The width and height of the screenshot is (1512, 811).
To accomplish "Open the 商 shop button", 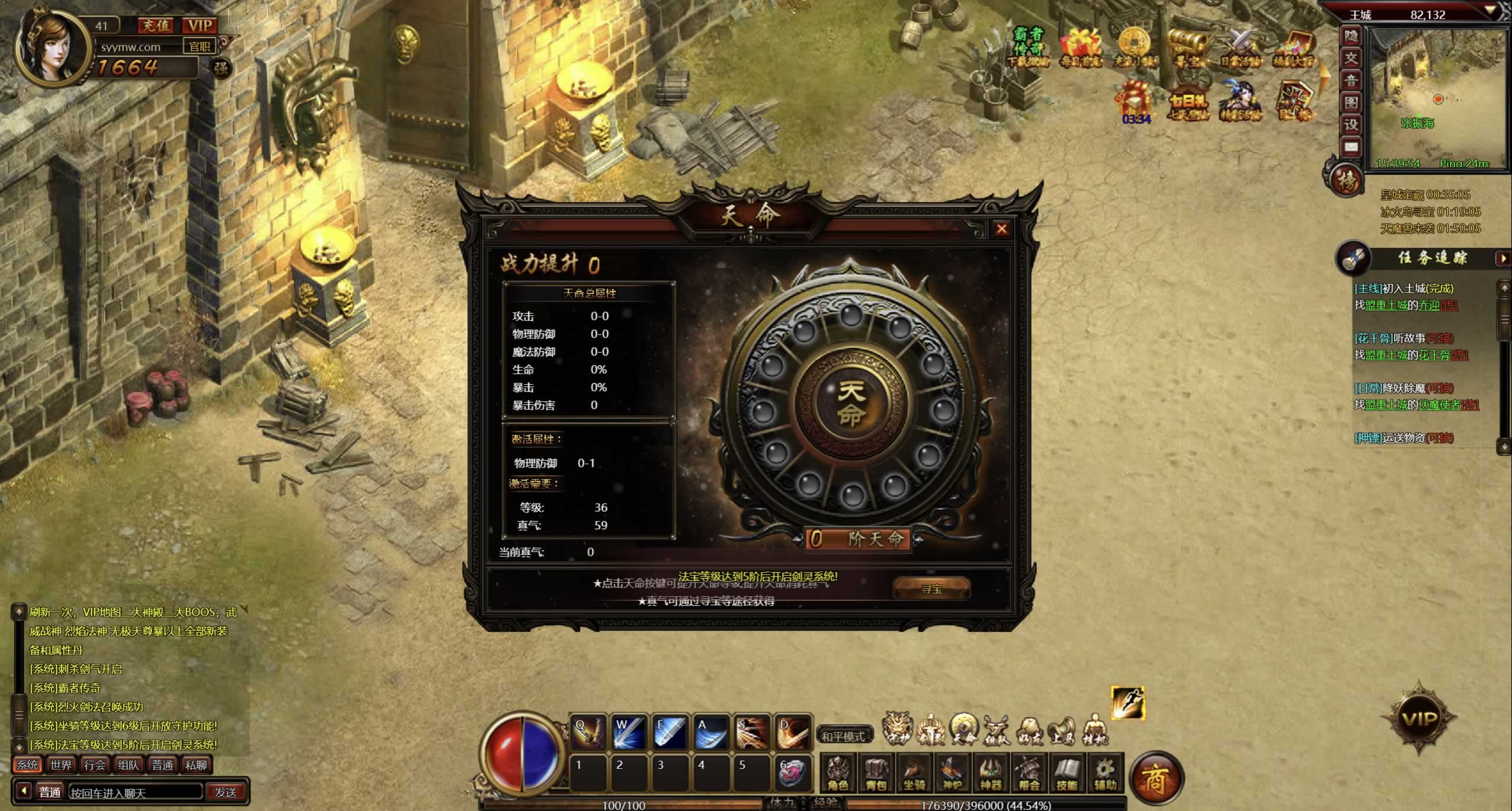I will [x=1155, y=779].
